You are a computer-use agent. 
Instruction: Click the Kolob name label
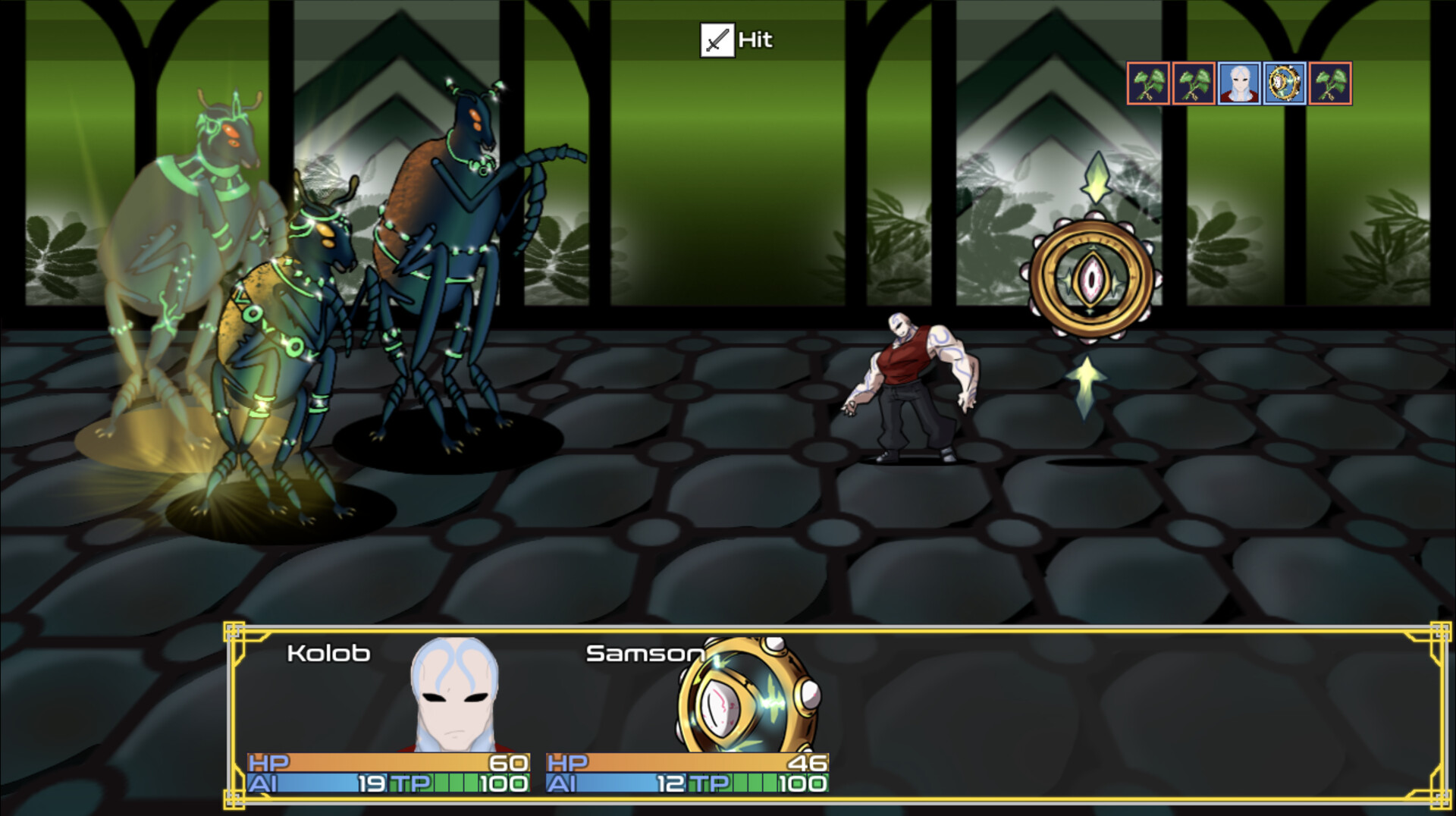click(x=328, y=654)
